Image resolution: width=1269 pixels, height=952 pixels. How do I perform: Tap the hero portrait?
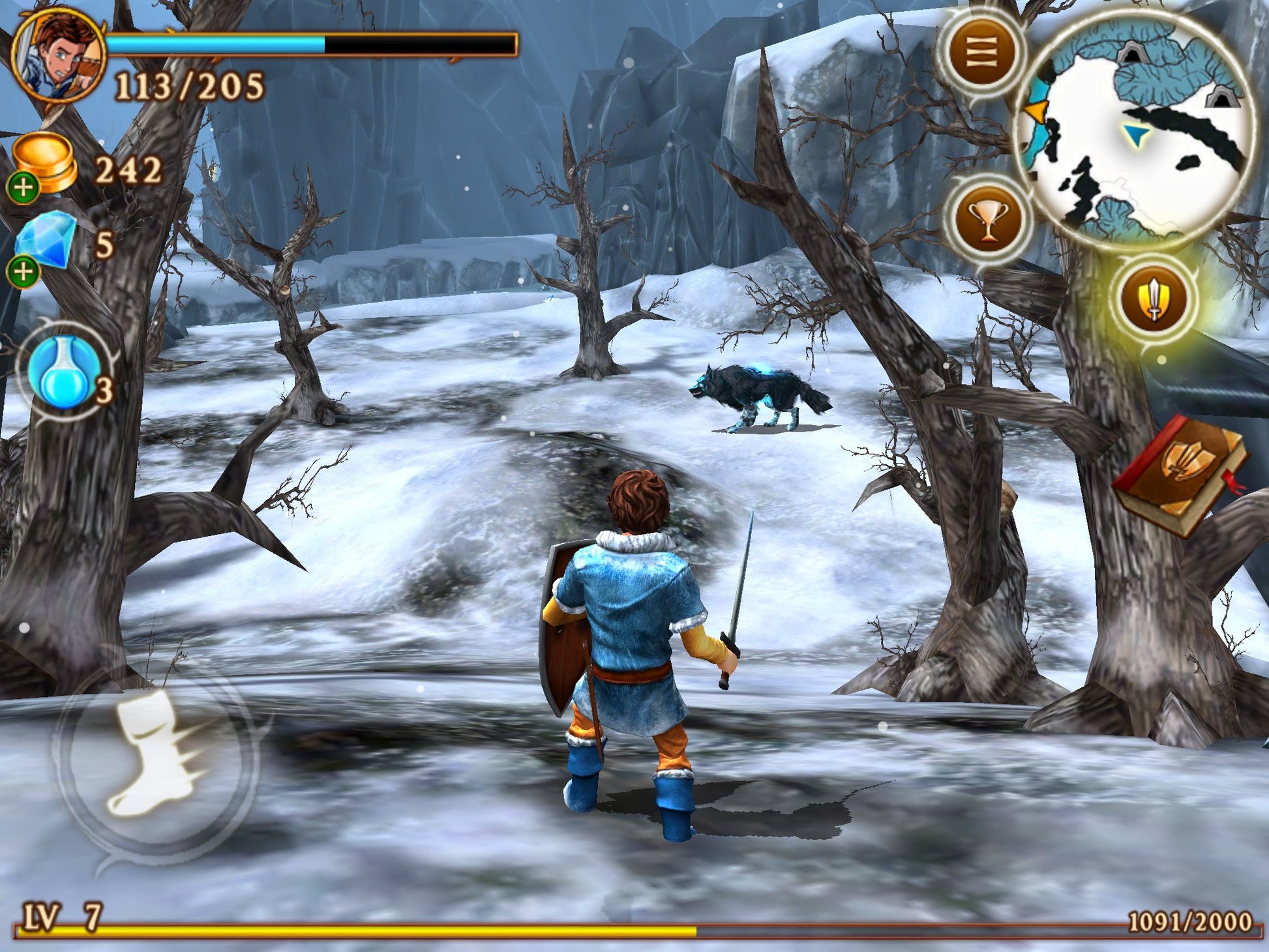coord(59,57)
